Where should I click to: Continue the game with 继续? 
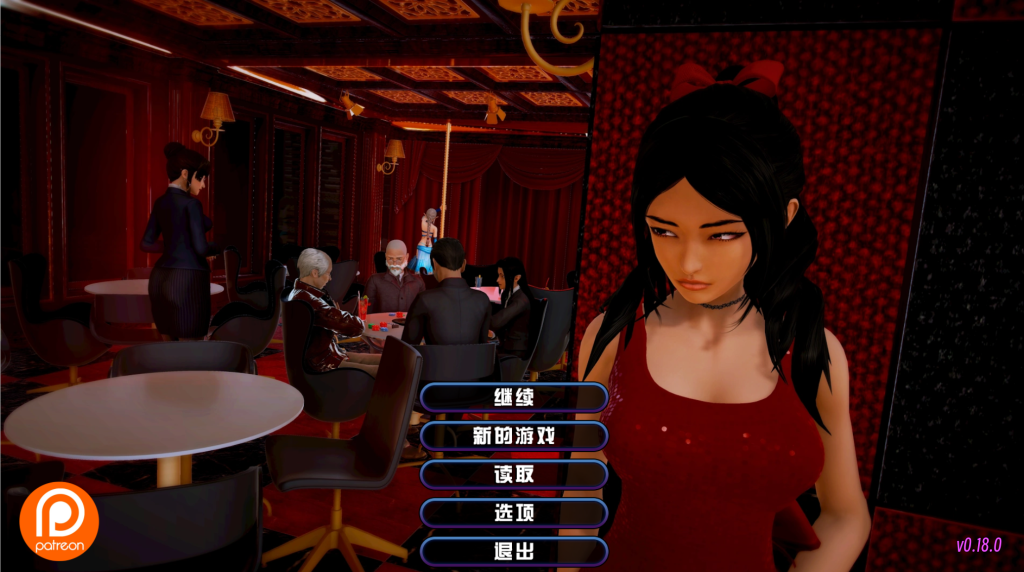pyautogui.click(x=514, y=397)
